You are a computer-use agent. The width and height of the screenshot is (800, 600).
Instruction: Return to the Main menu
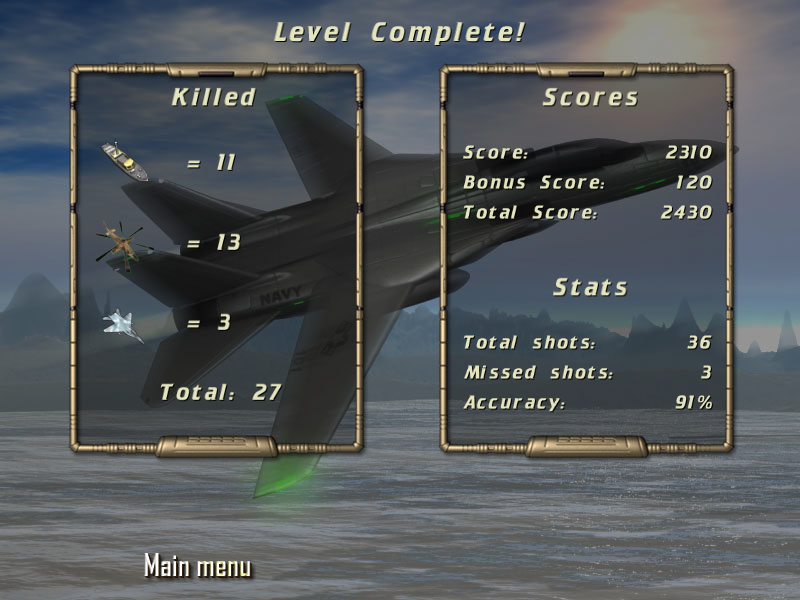(x=197, y=566)
